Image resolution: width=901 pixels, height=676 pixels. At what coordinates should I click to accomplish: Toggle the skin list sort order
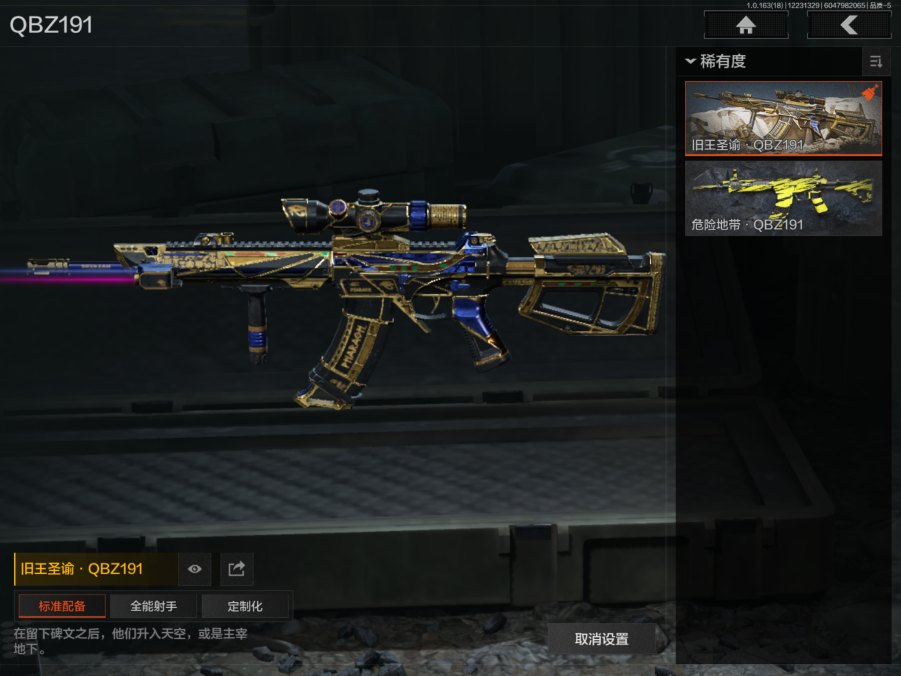(876, 62)
